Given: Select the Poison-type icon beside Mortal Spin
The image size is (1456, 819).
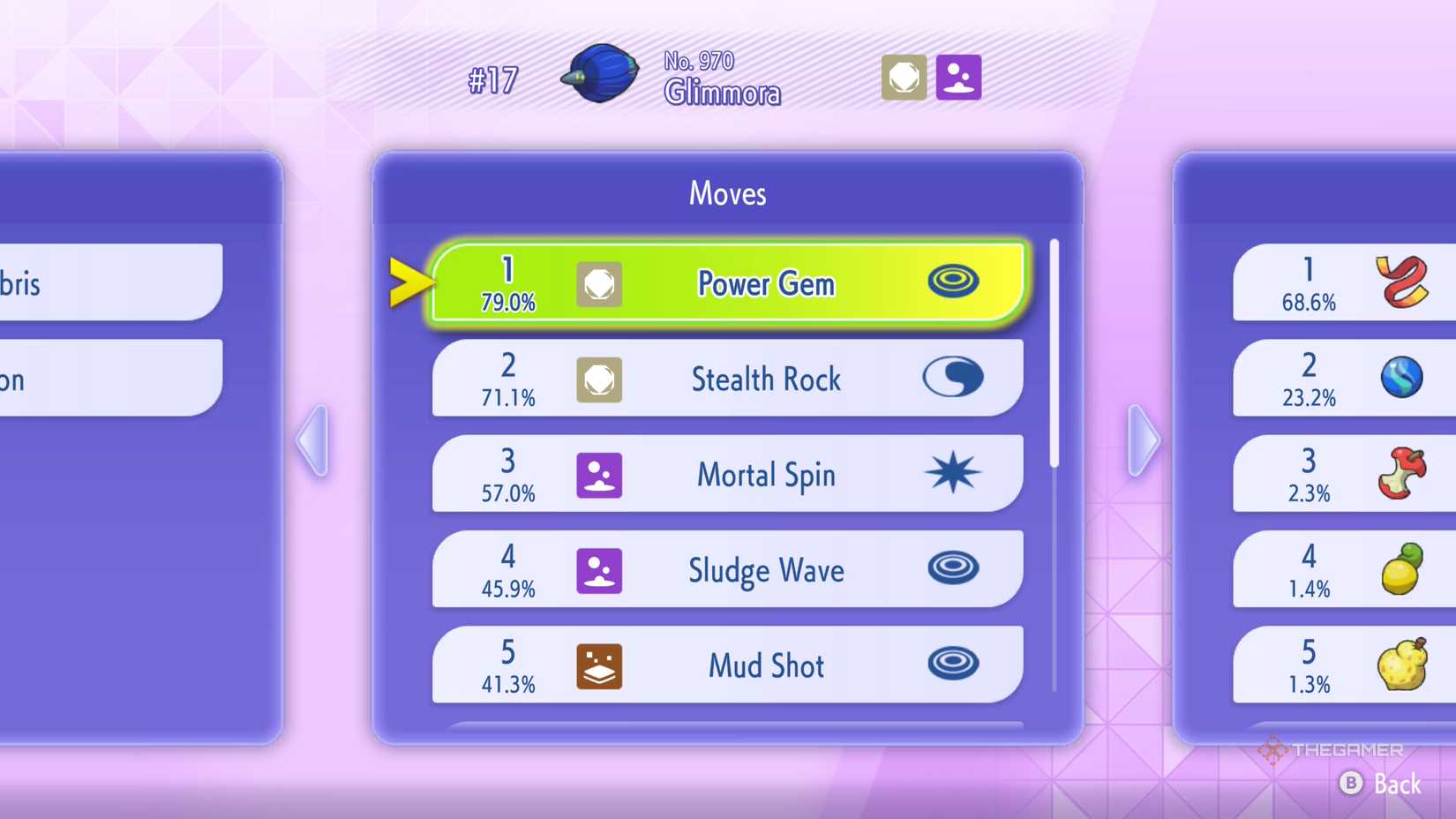Looking at the screenshot, I should tap(599, 475).
